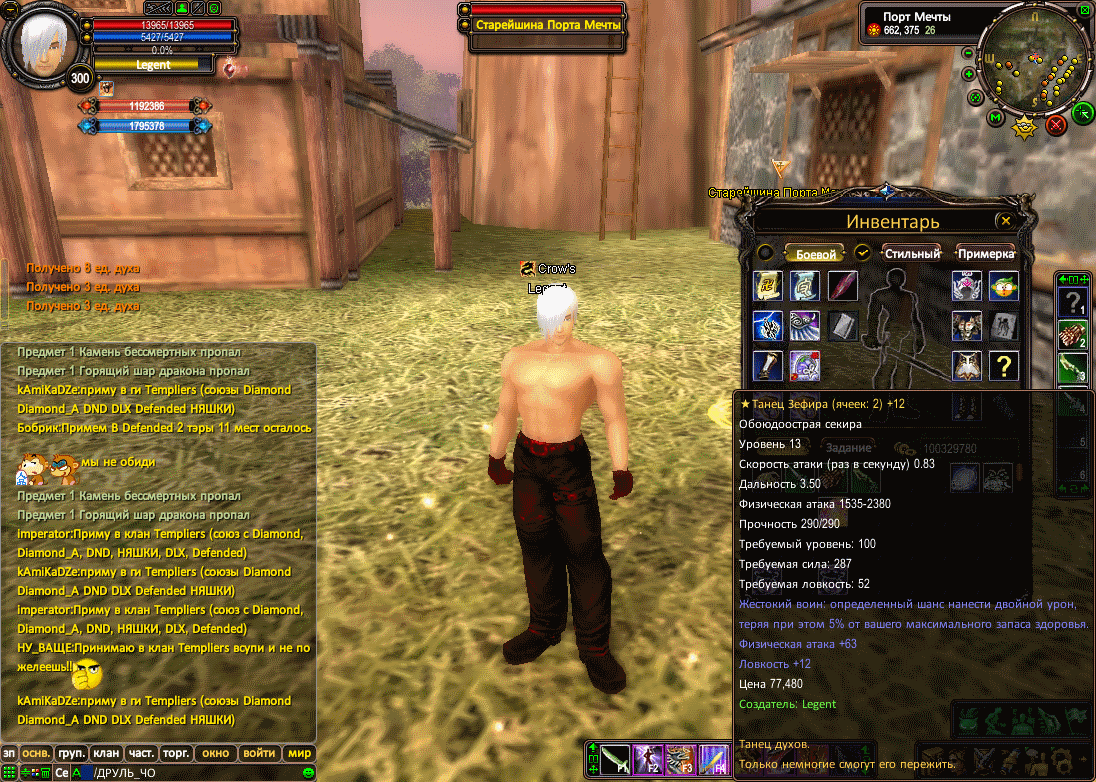The image size is (1096, 782).
Task: Open the Примерка tab
Action: pyautogui.click(x=986, y=254)
